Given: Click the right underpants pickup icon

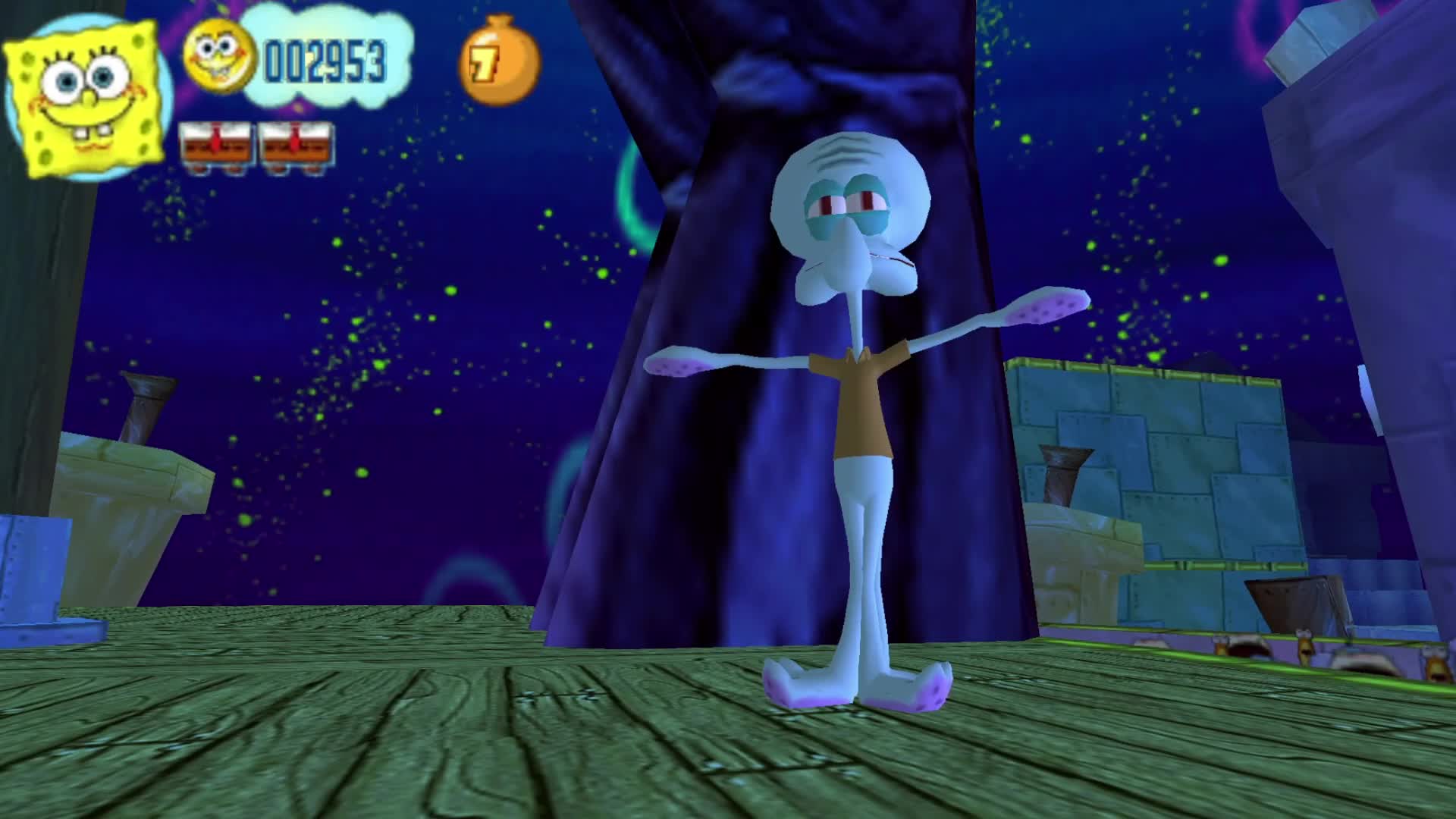Looking at the screenshot, I should (296, 144).
